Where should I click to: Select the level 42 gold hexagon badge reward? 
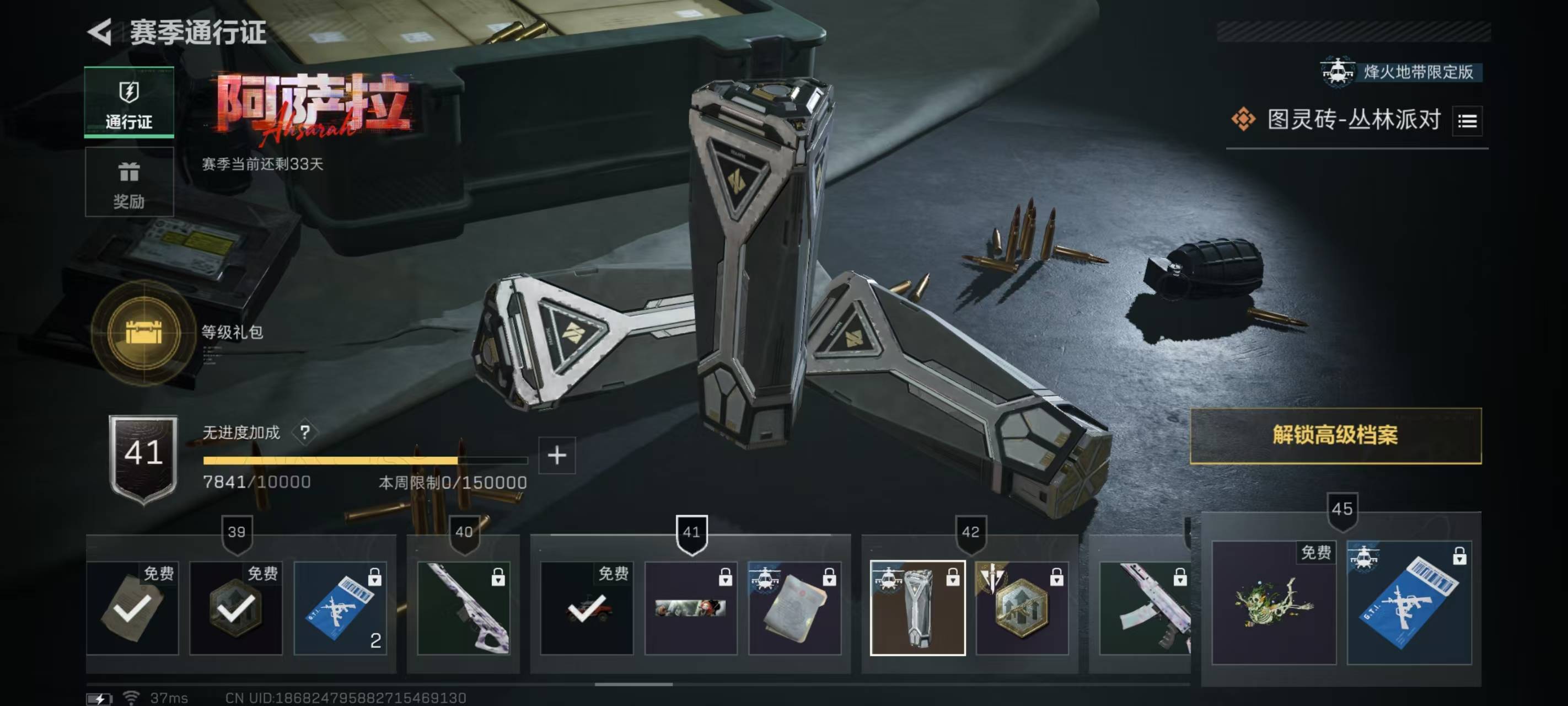coord(1022,608)
